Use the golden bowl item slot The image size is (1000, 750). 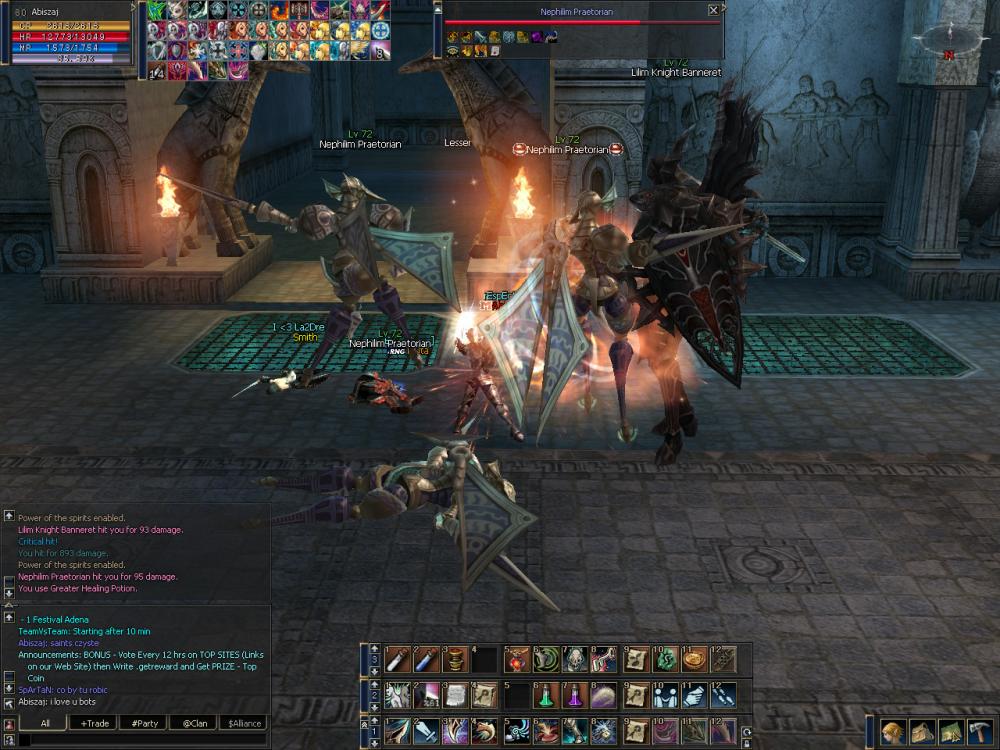point(694,659)
